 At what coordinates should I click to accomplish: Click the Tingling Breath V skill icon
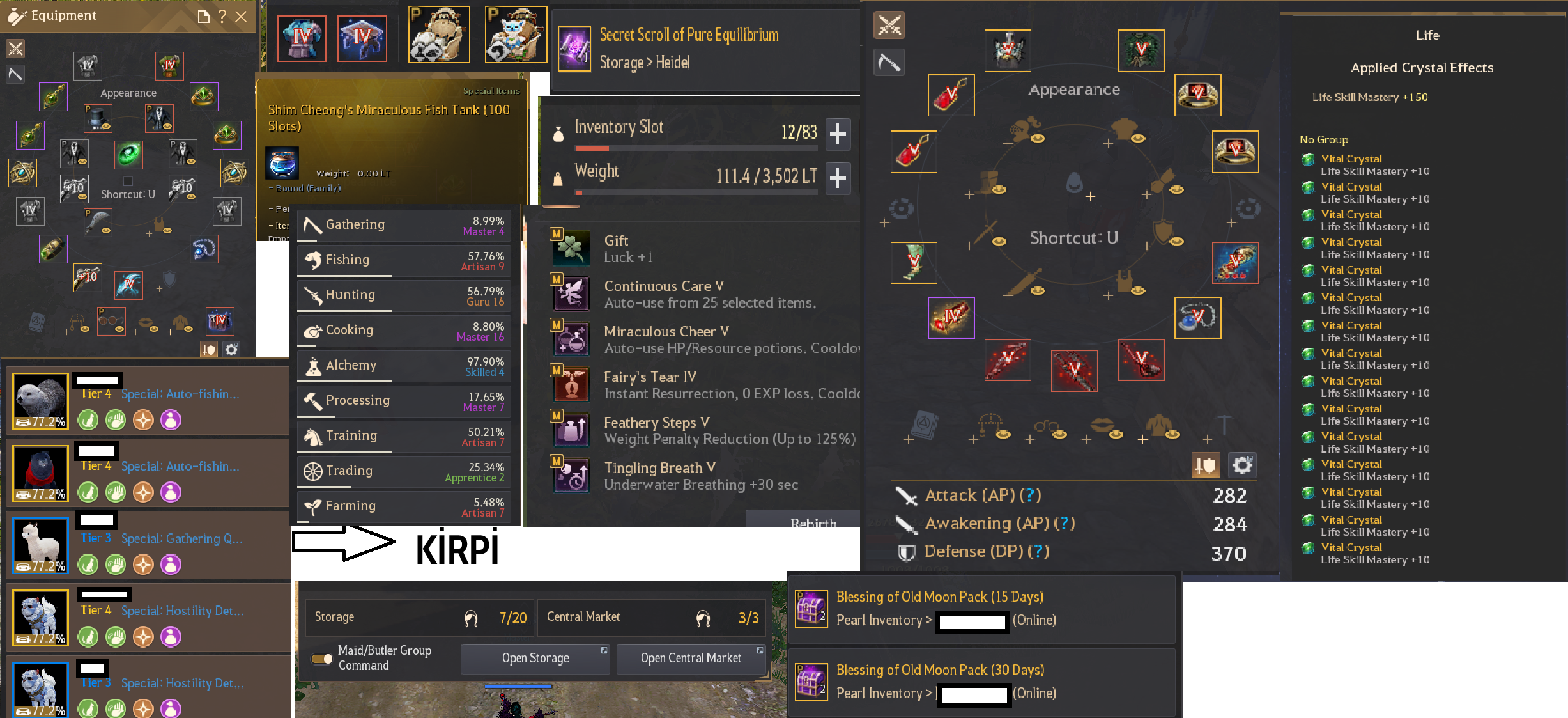point(571,474)
